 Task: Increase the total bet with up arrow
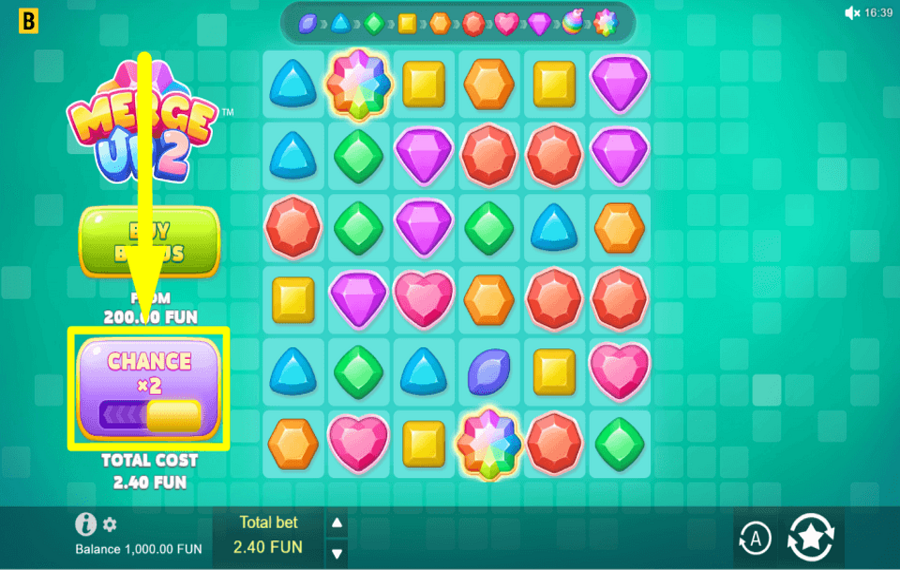337,523
